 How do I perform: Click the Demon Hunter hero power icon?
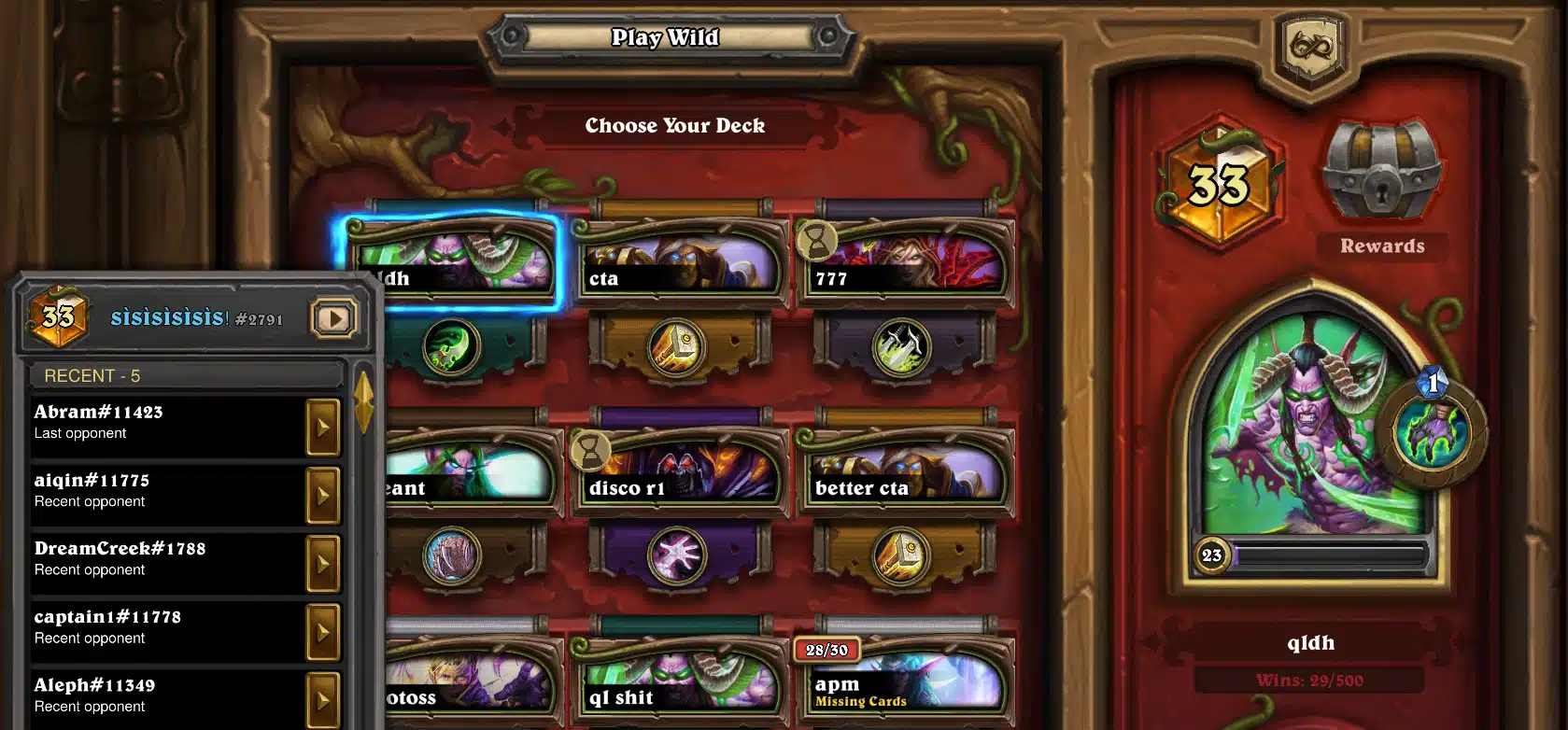1432,432
